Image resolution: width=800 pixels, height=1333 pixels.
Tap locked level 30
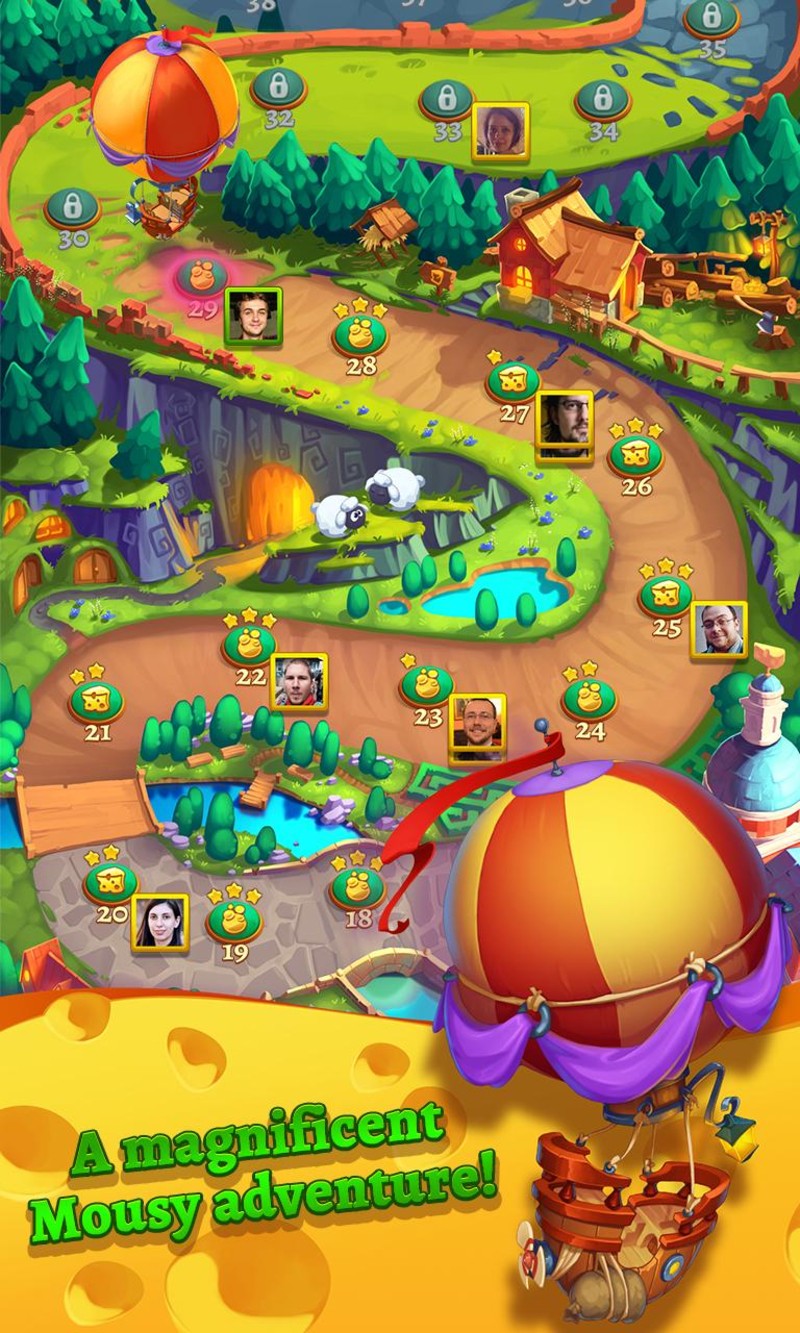click(x=72, y=208)
